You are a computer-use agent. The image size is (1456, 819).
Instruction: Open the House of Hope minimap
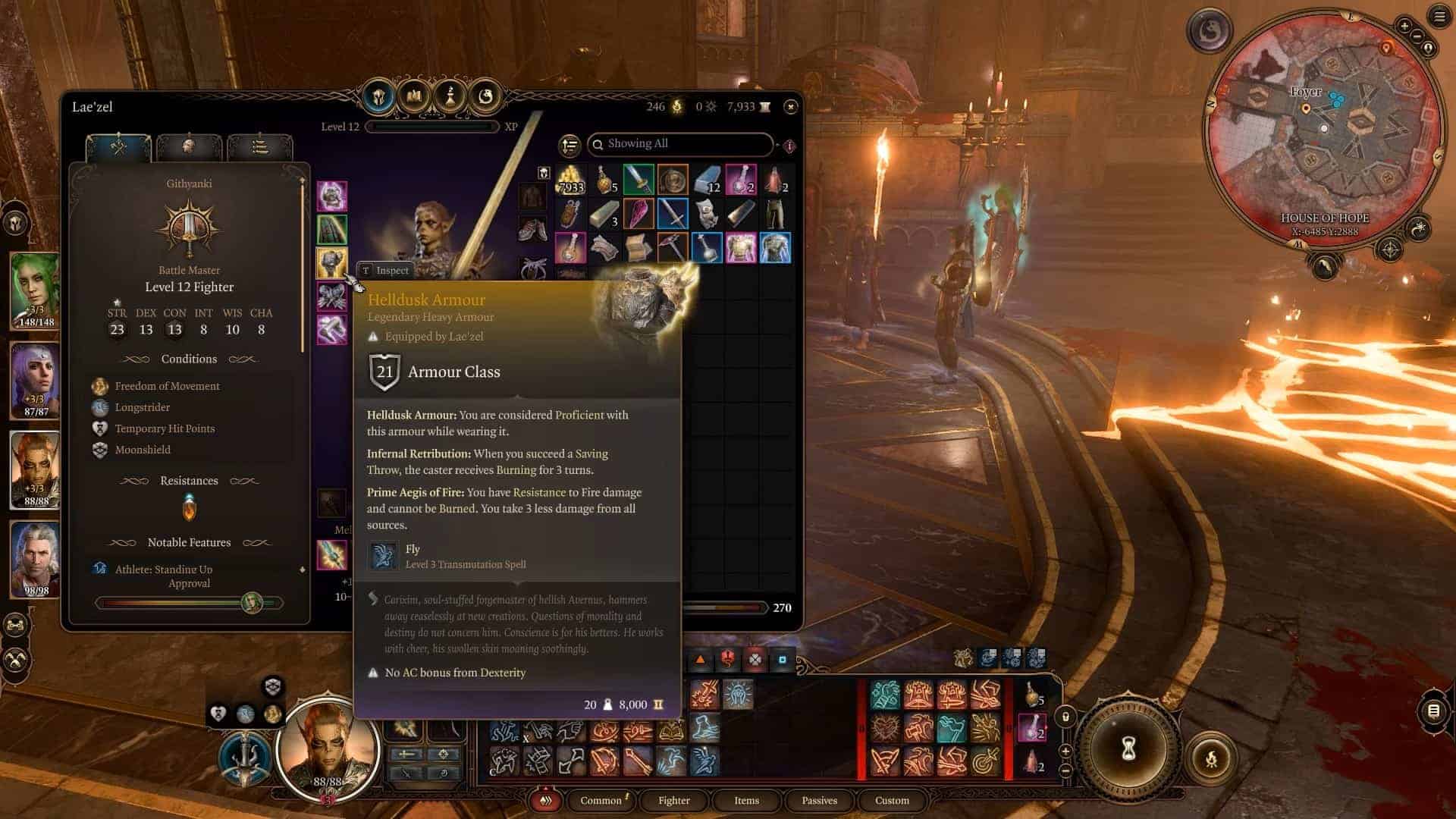tap(1323, 129)
